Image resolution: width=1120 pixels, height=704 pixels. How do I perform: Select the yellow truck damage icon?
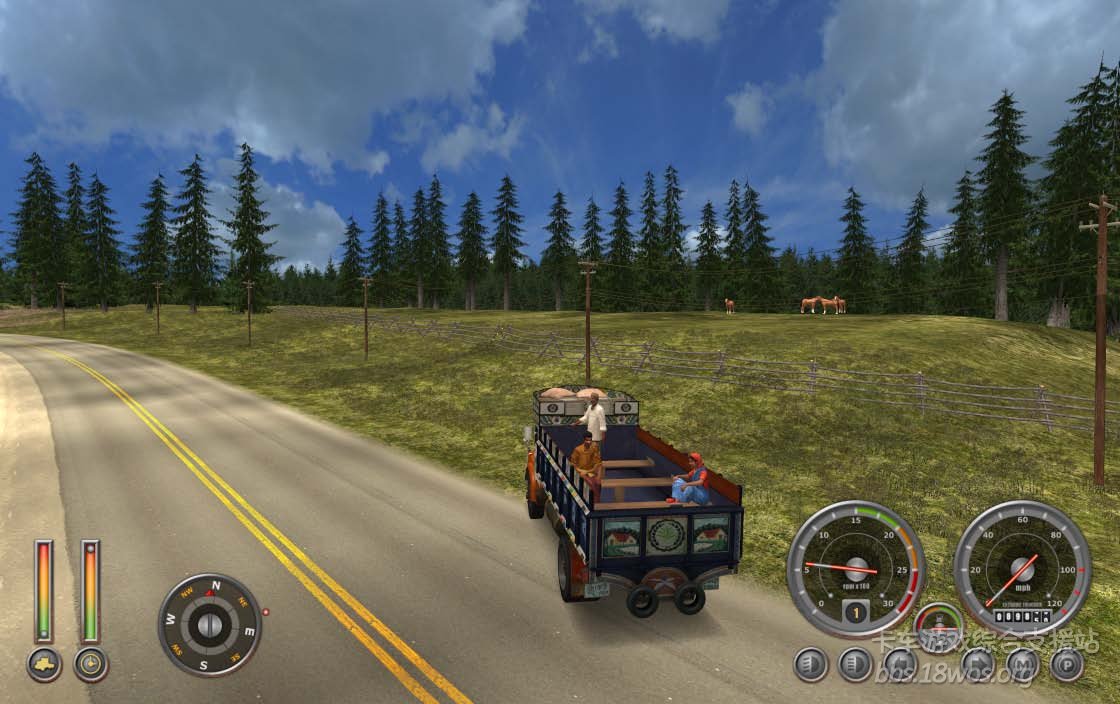pos(44,664)
